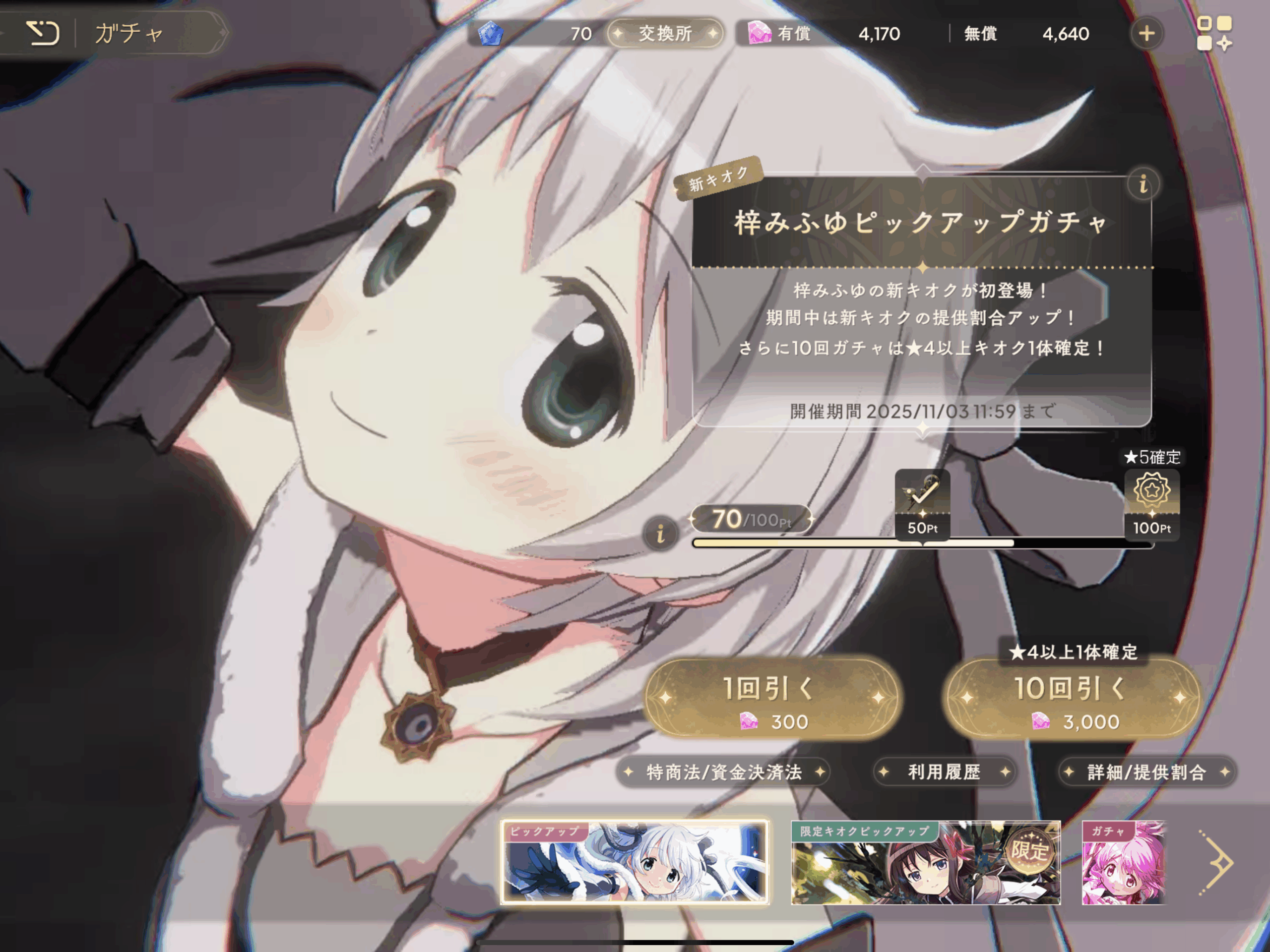Show info for the gacha point gauge

660,534
